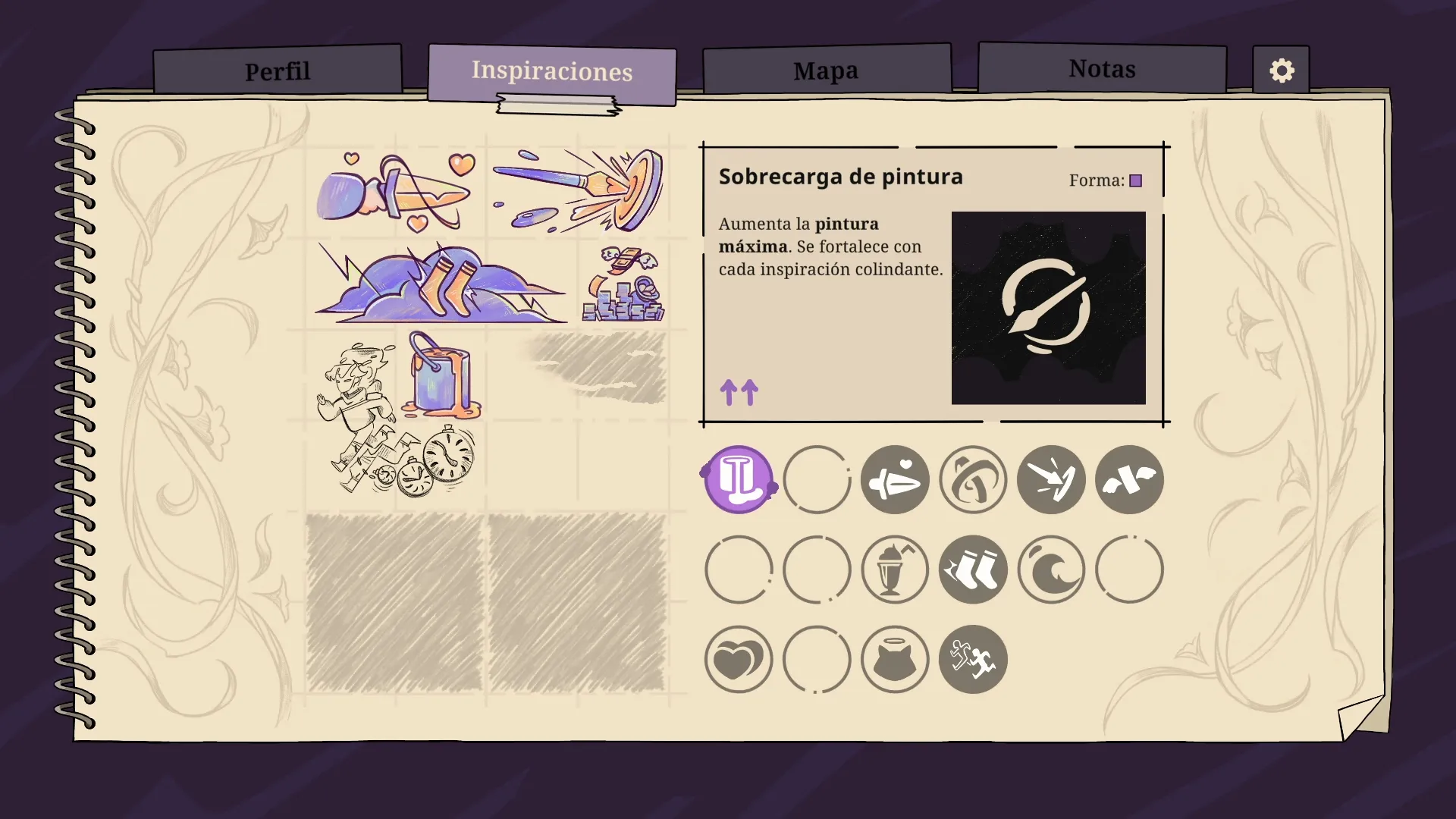Choose the running figures inspiration icon
The image size is (1456, 819).
(x=973, y=660)
